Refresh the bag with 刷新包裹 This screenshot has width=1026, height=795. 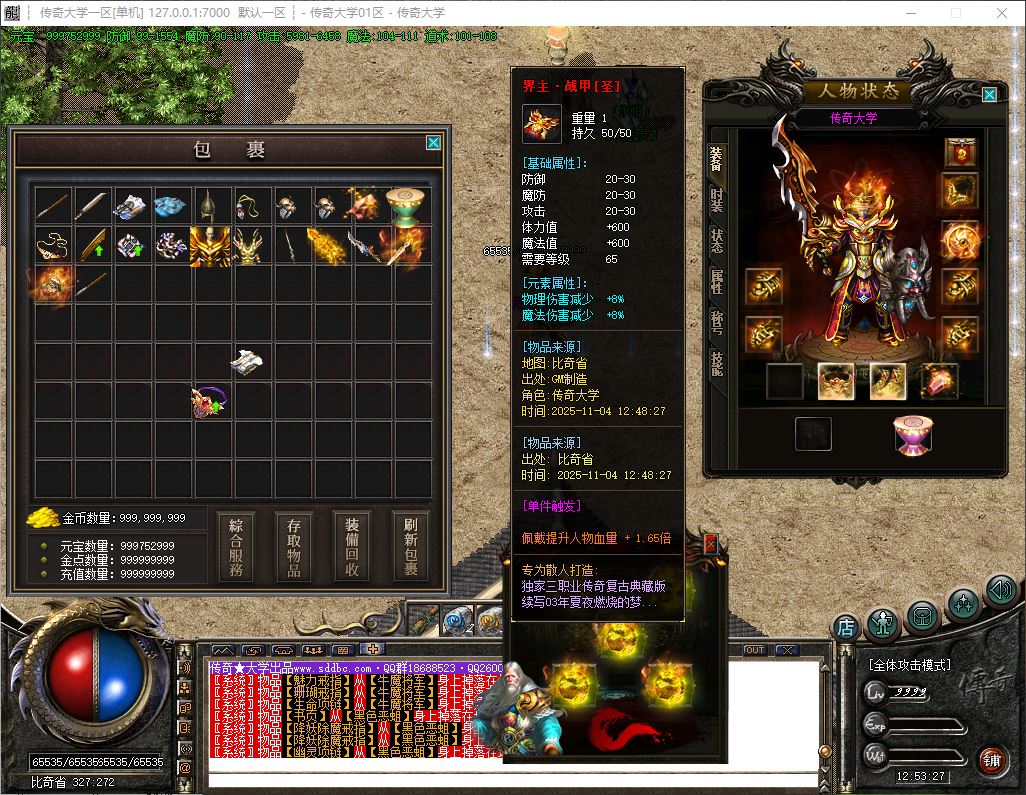click(x=410, y=547)
